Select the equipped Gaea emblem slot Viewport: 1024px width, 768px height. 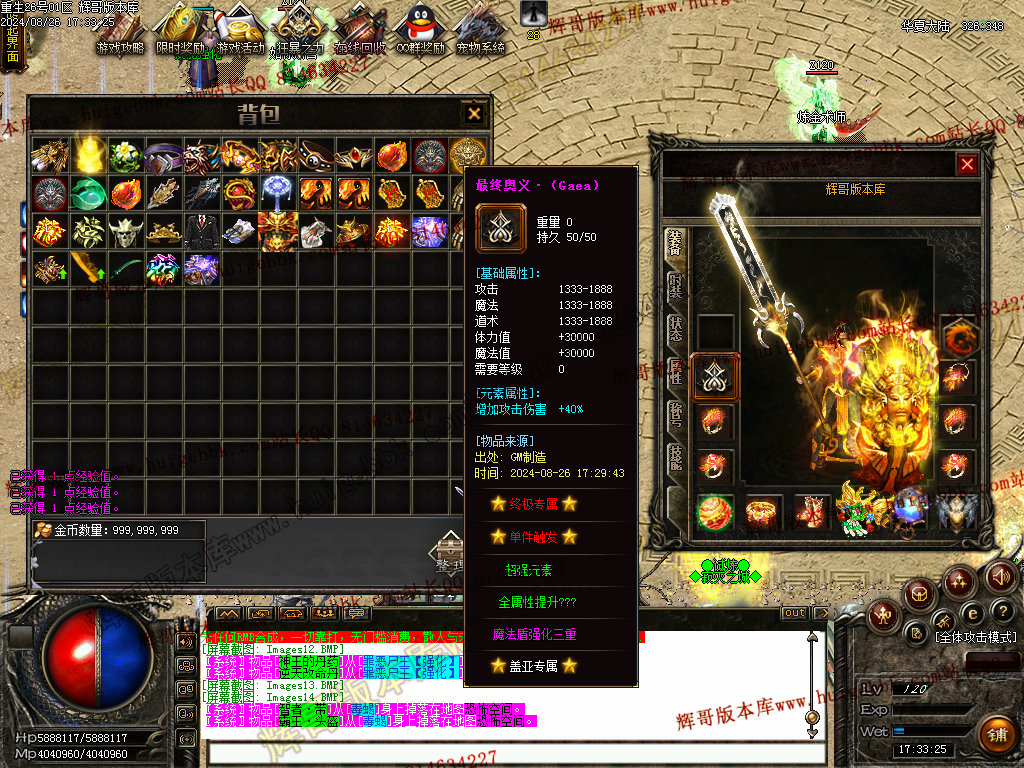click(716, 375)
